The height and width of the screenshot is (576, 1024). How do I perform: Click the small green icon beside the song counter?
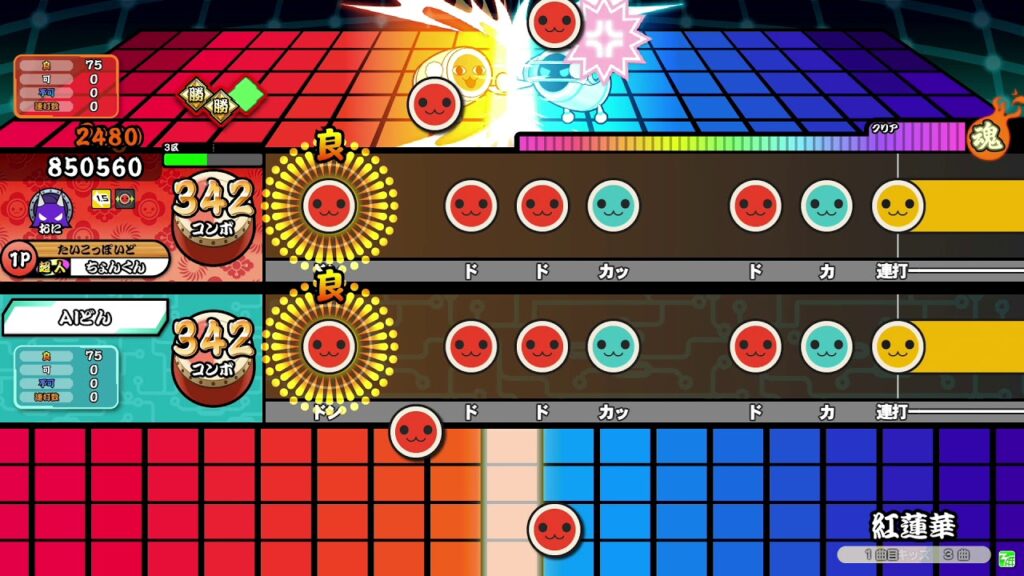(1006, 555)
